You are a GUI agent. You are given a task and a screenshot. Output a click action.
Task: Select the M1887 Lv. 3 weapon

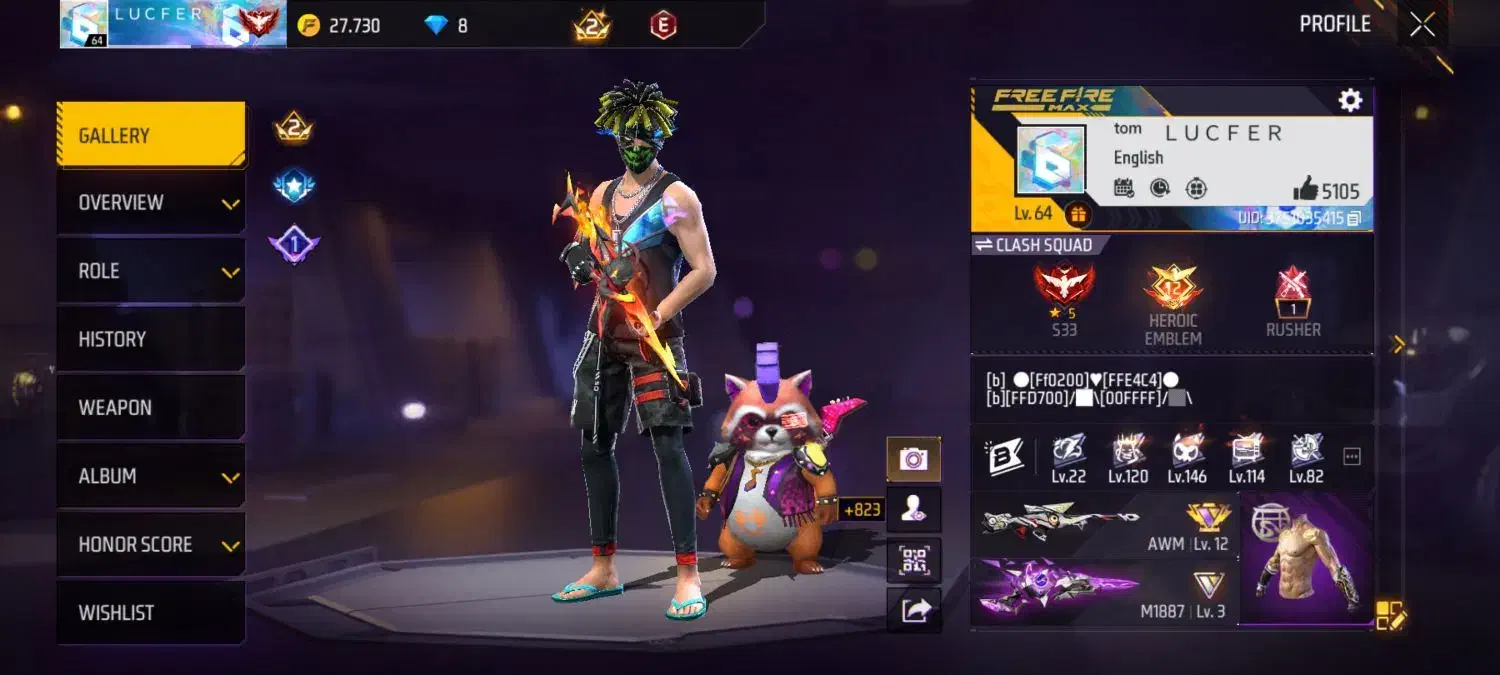(1104, 592)
